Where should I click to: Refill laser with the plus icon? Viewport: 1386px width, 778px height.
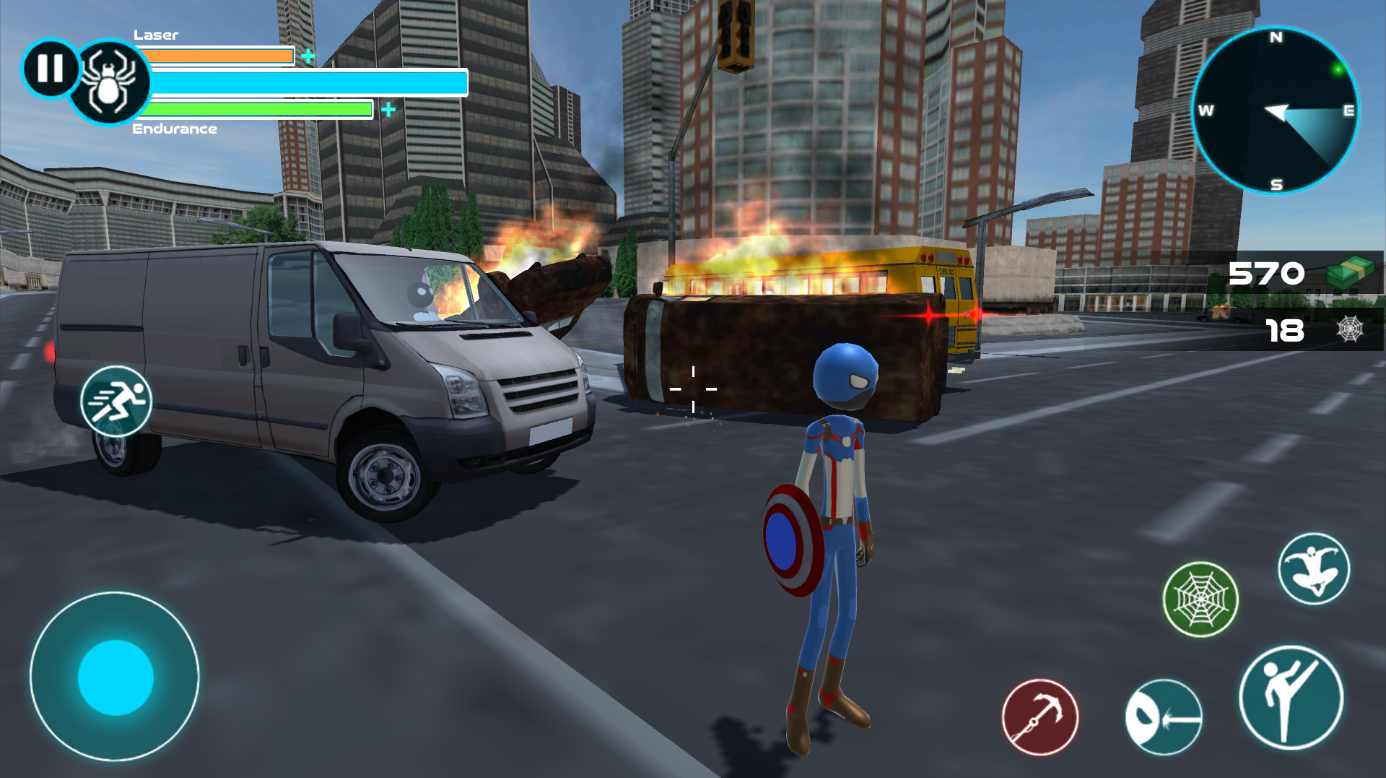click(x=308, y=56)
